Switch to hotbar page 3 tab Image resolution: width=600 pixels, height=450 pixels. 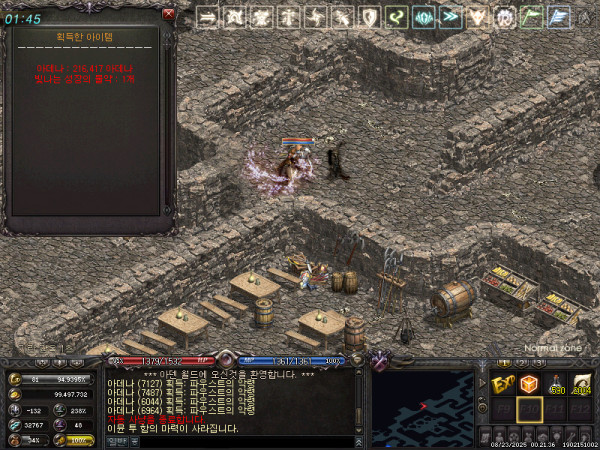[x=540, y=362]
